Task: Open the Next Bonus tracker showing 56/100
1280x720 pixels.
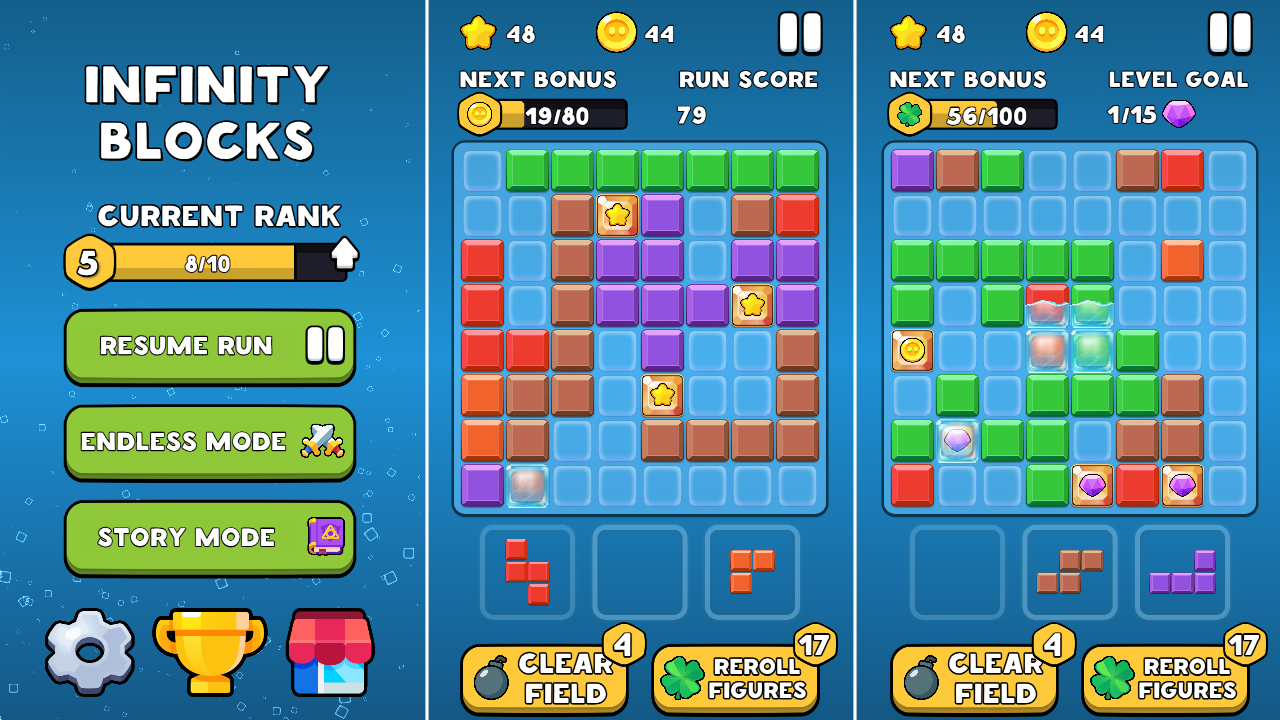Action: (971, 114)
